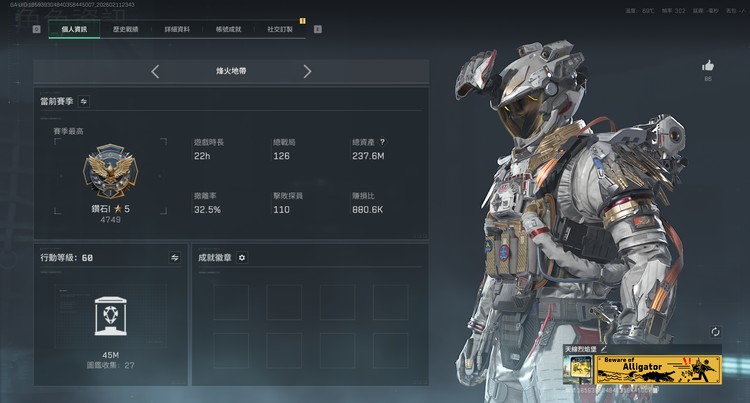Click the question mark next to 總資產
The image size is (750, 403).
point(382,142)
